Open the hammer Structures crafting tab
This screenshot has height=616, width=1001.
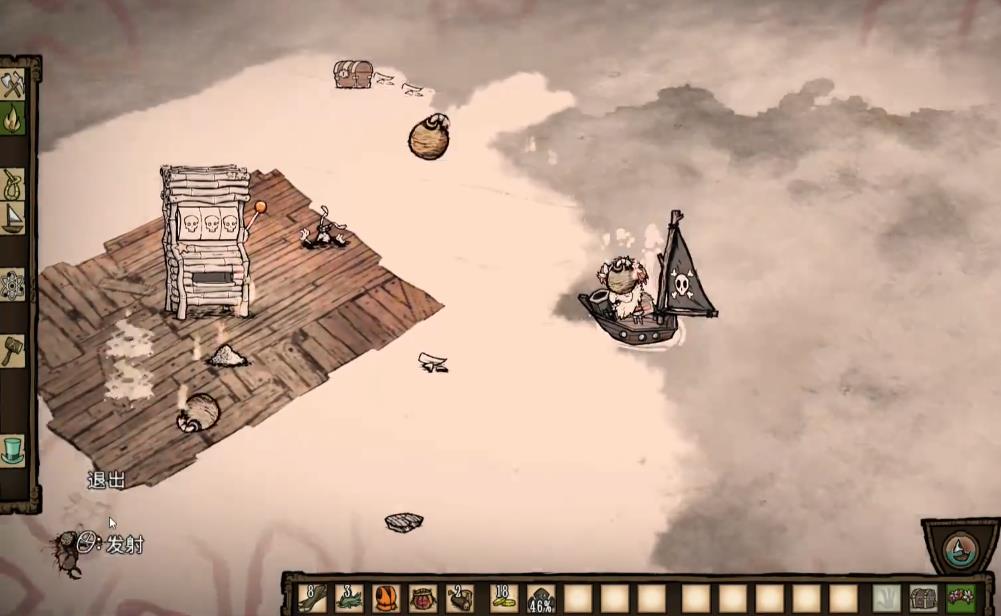point(12,351)
